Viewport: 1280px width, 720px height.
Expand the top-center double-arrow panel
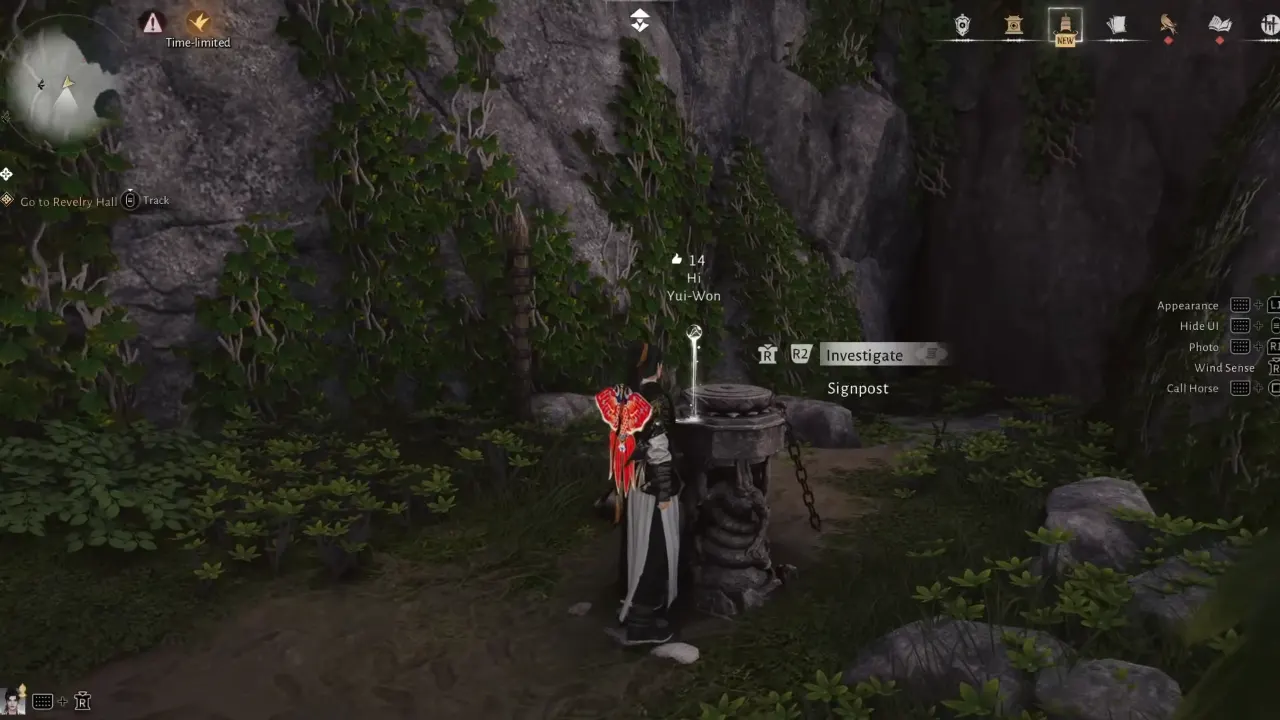coord(639,18)
